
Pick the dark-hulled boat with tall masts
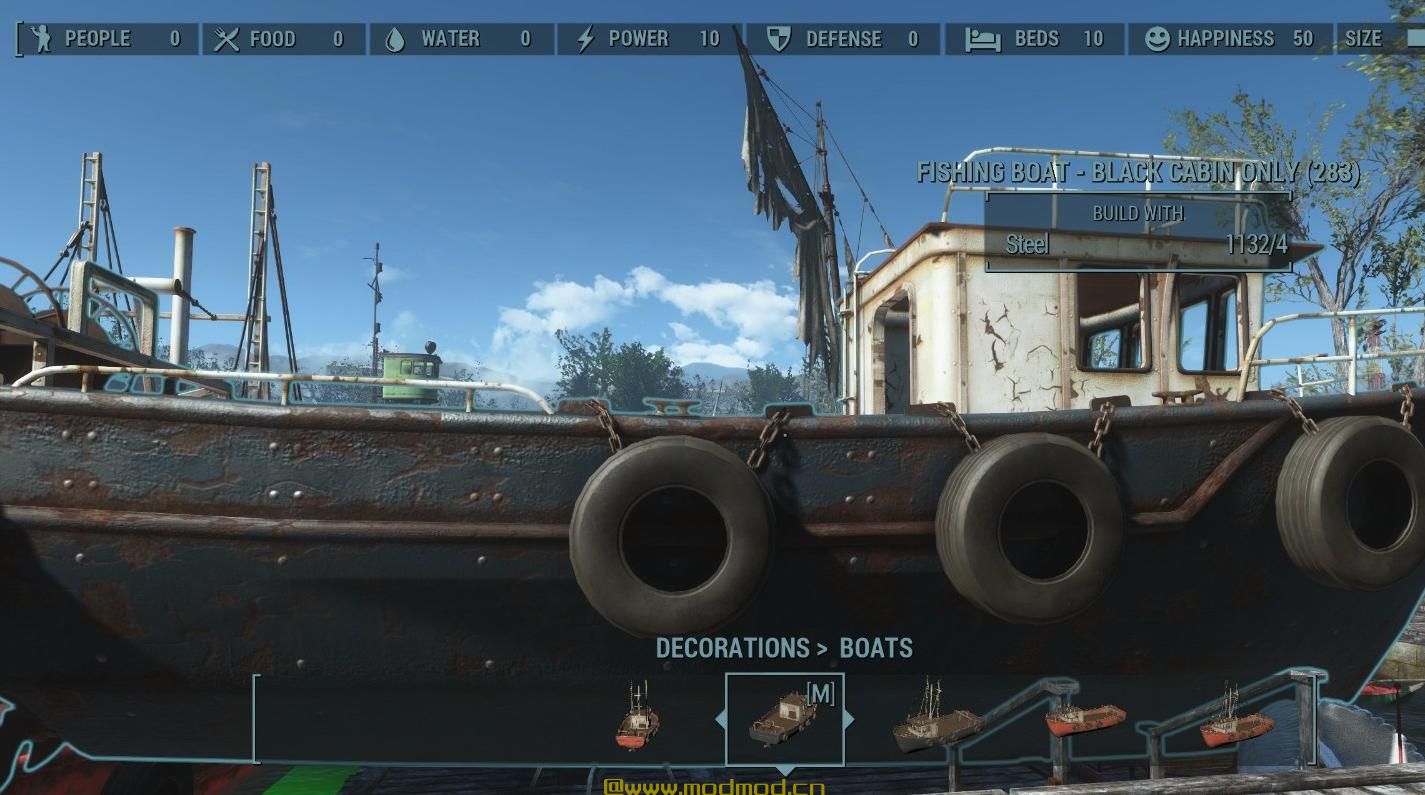(935, 719)
